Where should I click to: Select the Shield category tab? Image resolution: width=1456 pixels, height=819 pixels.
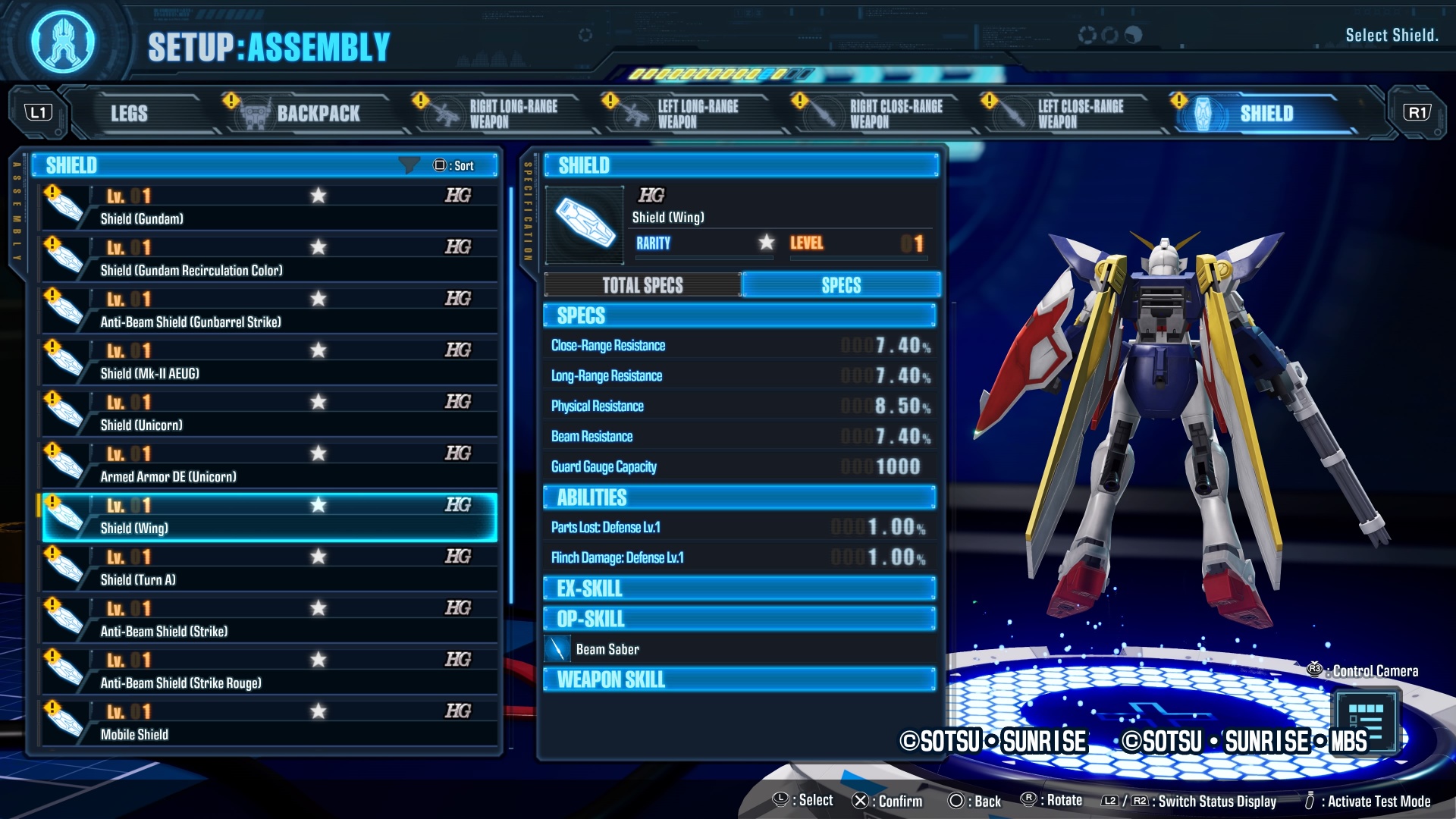pos(1265,114)
